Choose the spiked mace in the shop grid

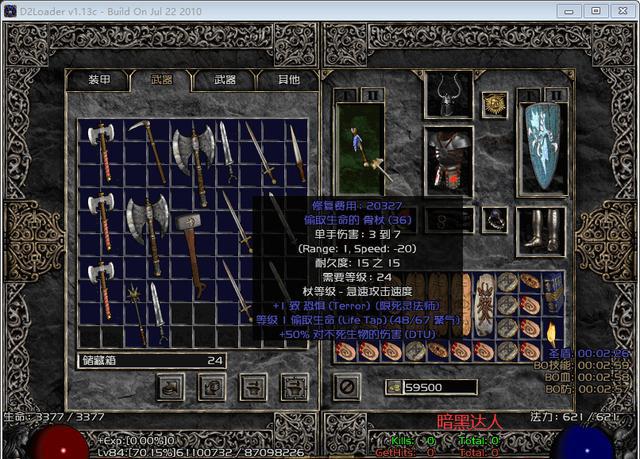(x=132, y=300)
